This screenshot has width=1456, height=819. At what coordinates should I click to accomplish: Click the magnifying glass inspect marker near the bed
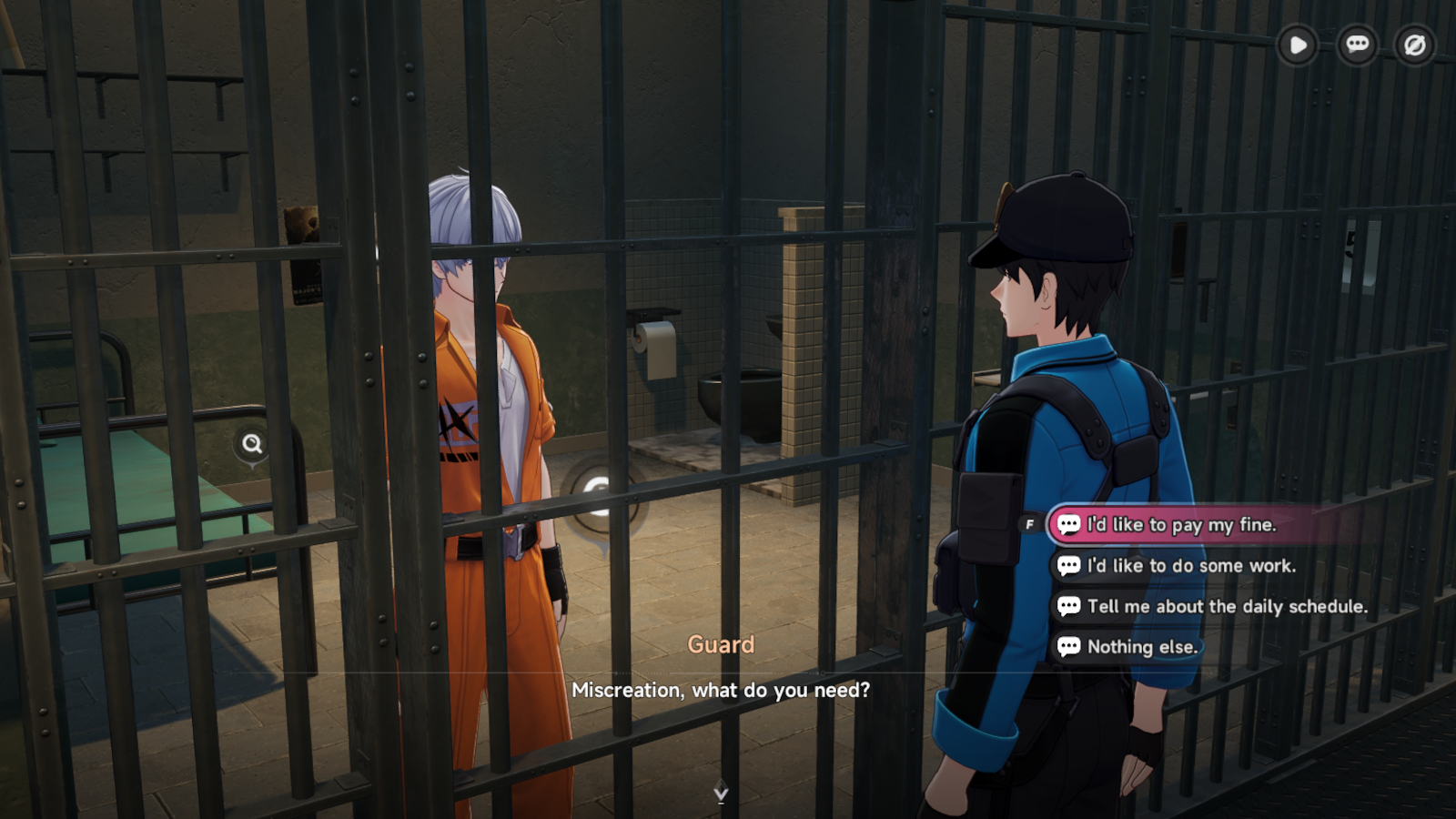pyautogui.click(x=252, y=444)
